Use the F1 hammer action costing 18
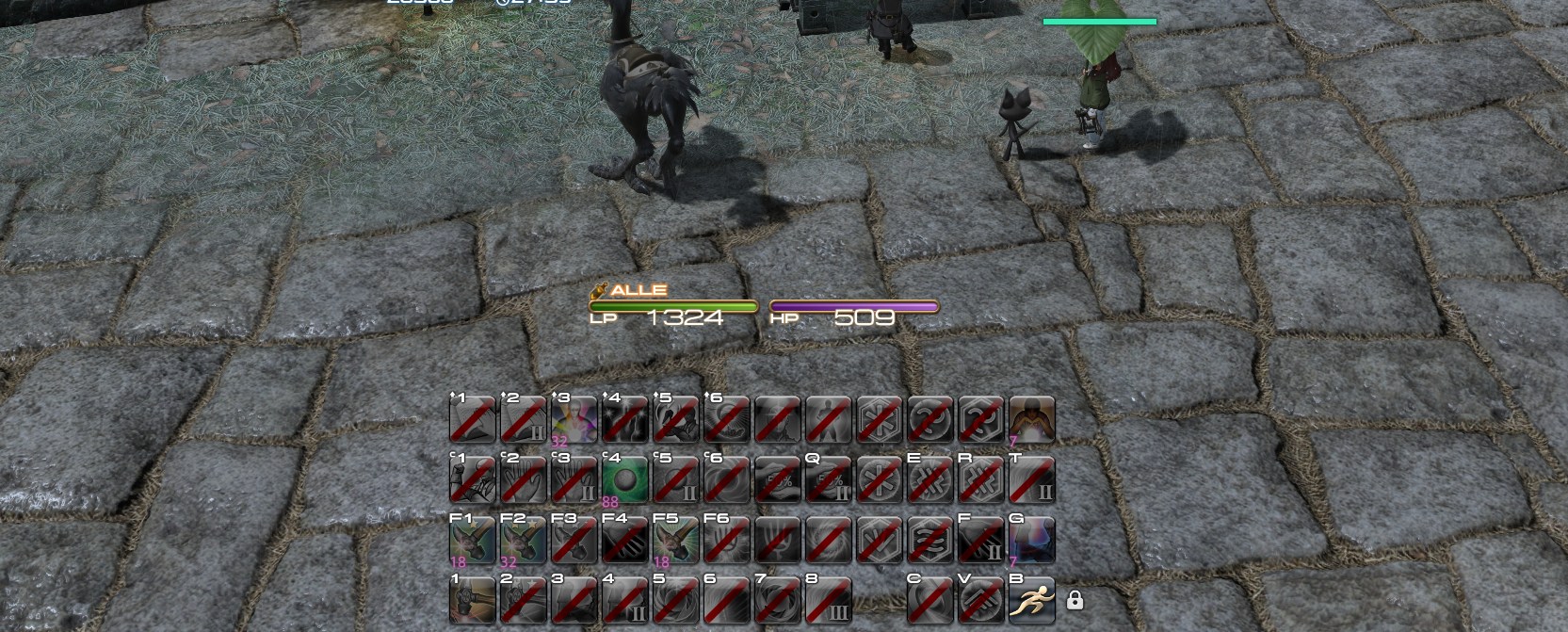1568x632 pixels. [472, 540]
